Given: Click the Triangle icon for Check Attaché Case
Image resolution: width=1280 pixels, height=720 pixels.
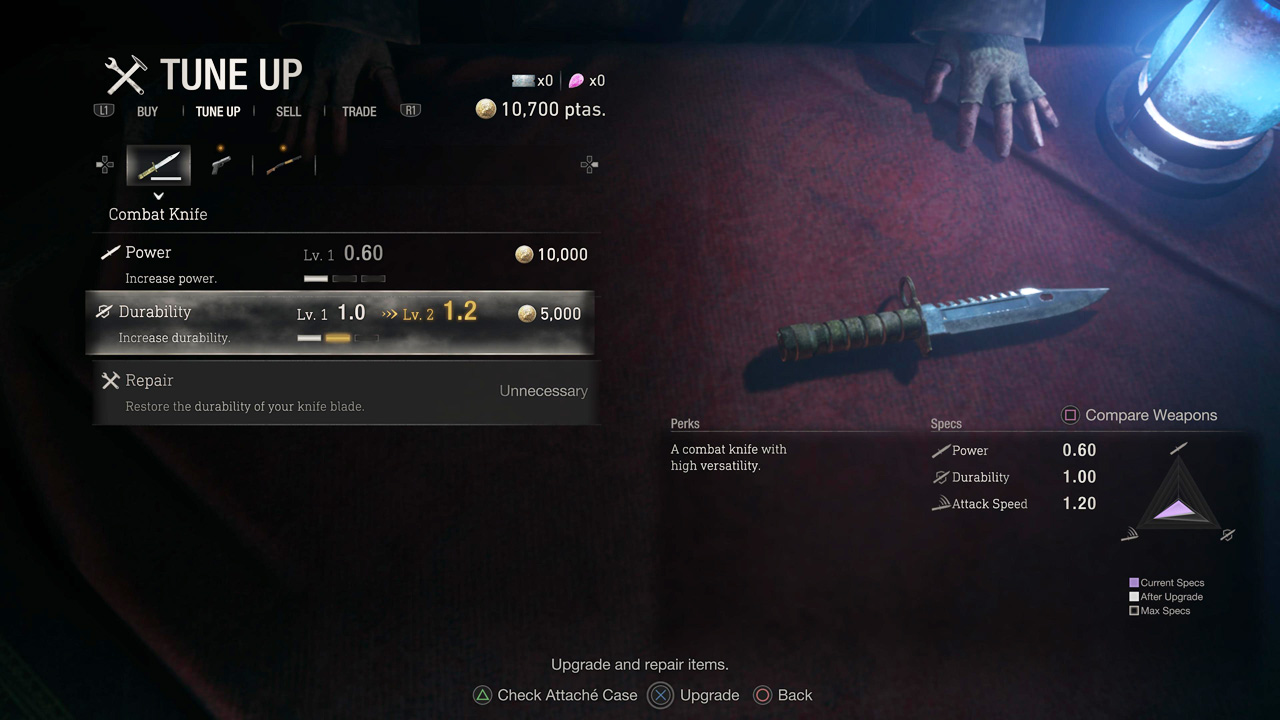Looking at the screenshot, I should pos(481,695).
